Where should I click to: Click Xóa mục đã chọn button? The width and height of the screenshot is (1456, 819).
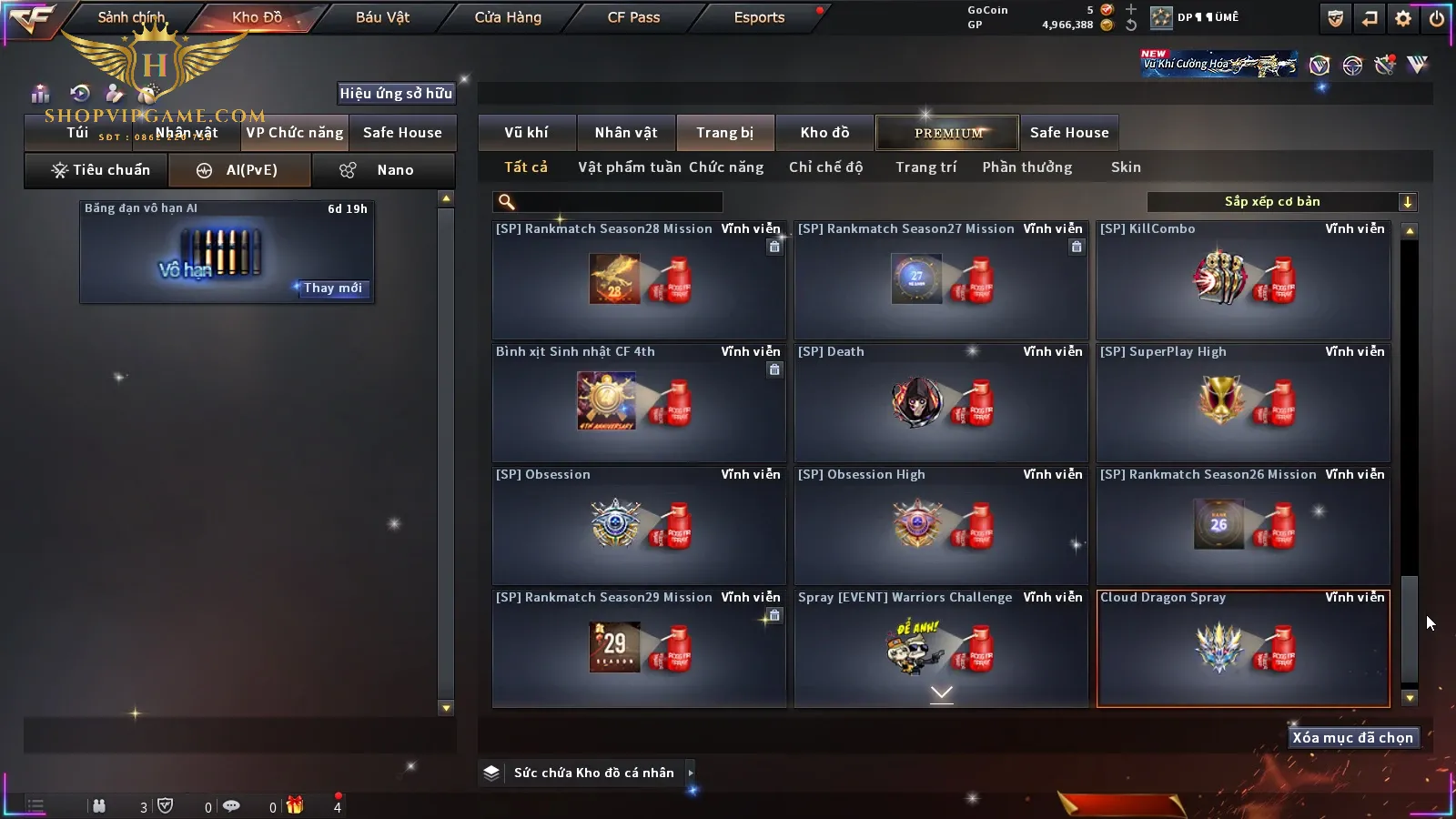[1352, 738]
